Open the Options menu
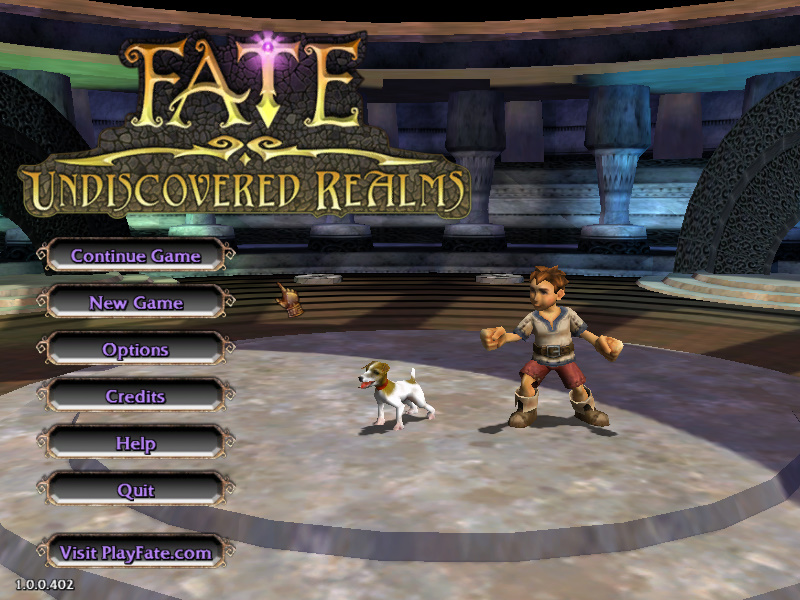This screenshot has height=600, width=800. [x=135, y=350]
